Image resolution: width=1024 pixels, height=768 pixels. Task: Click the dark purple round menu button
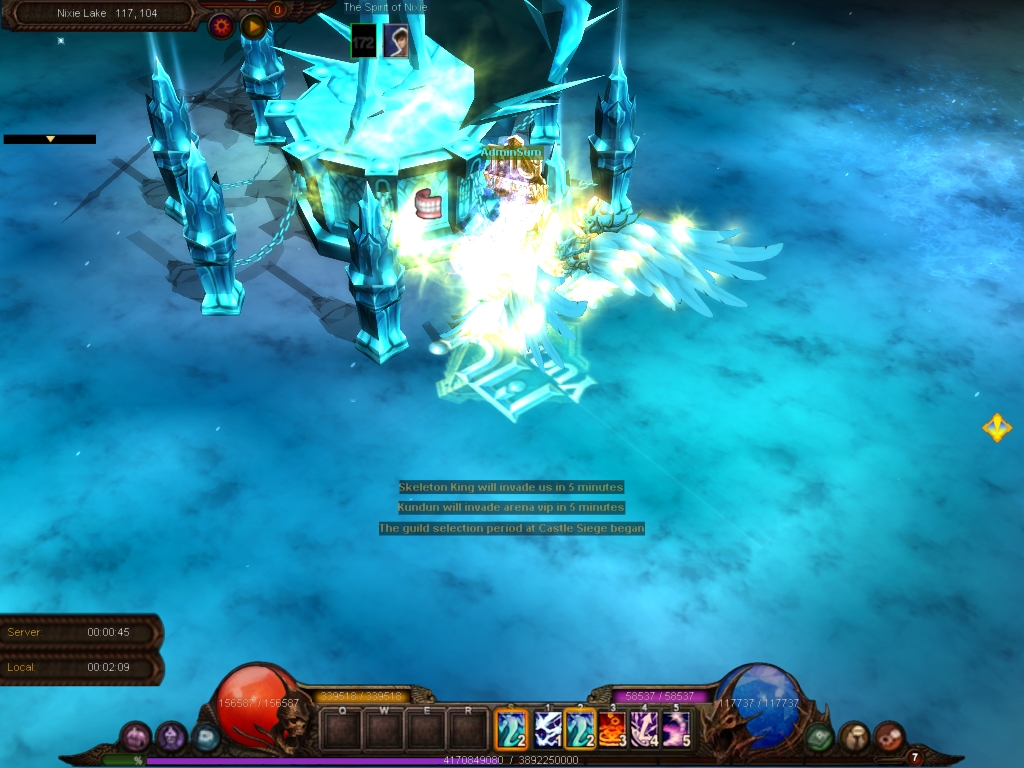pyautogui.click(x=171, y=738)
